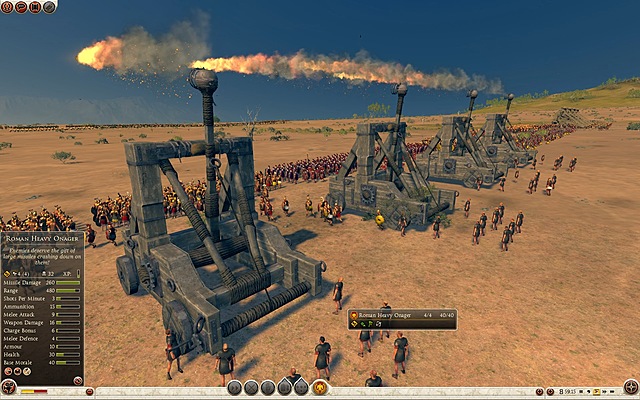The image size is (640, 400).
Task: Select the highlighted orange order button
Action: 319,387
